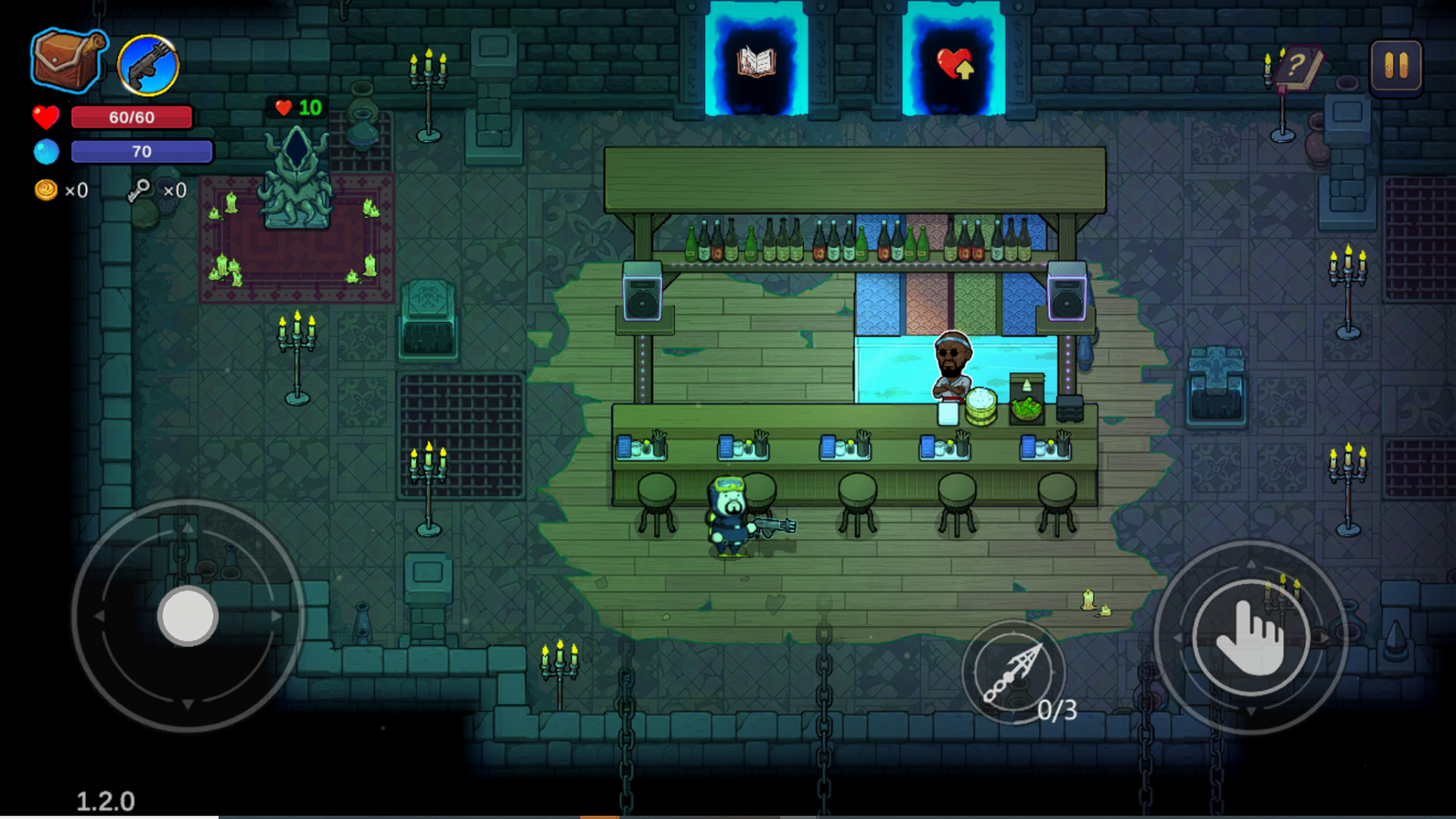Activate the harpoon skill button
The width and height of the screenshot is (1456, 819).
pyautogui.click(x=1013, y=671)
